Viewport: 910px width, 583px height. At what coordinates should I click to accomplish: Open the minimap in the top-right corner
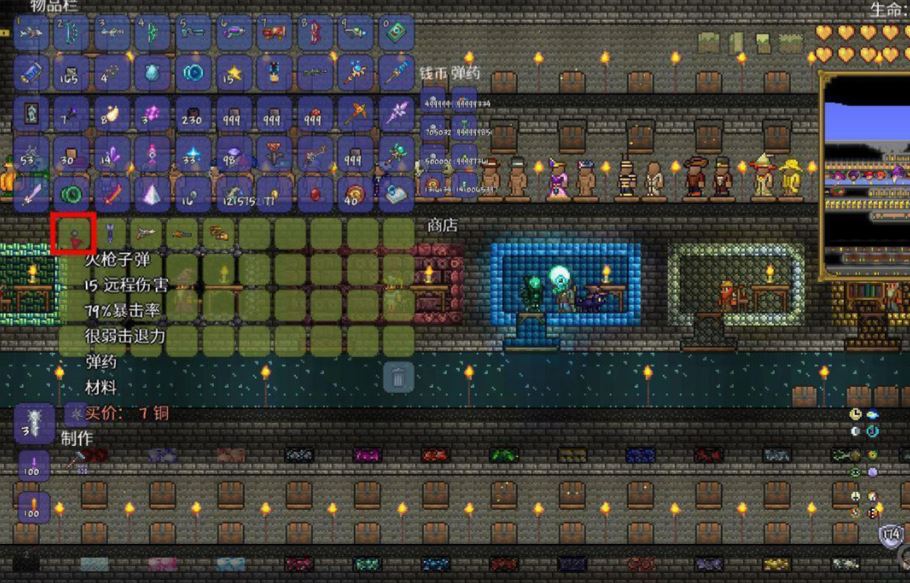click(x=865, y=175)
